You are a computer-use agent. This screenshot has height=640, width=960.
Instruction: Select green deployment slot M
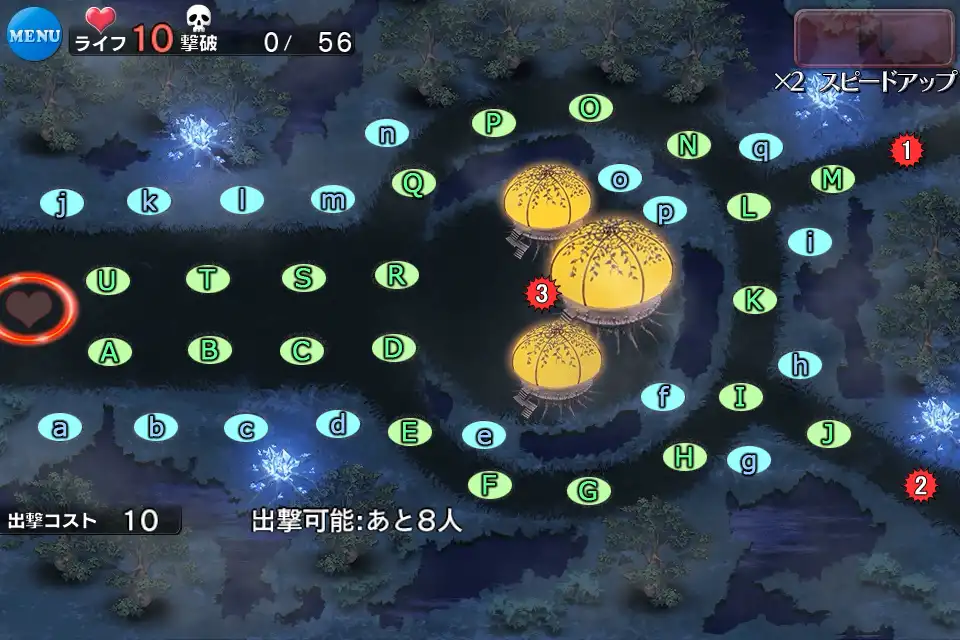click(831, 180)
